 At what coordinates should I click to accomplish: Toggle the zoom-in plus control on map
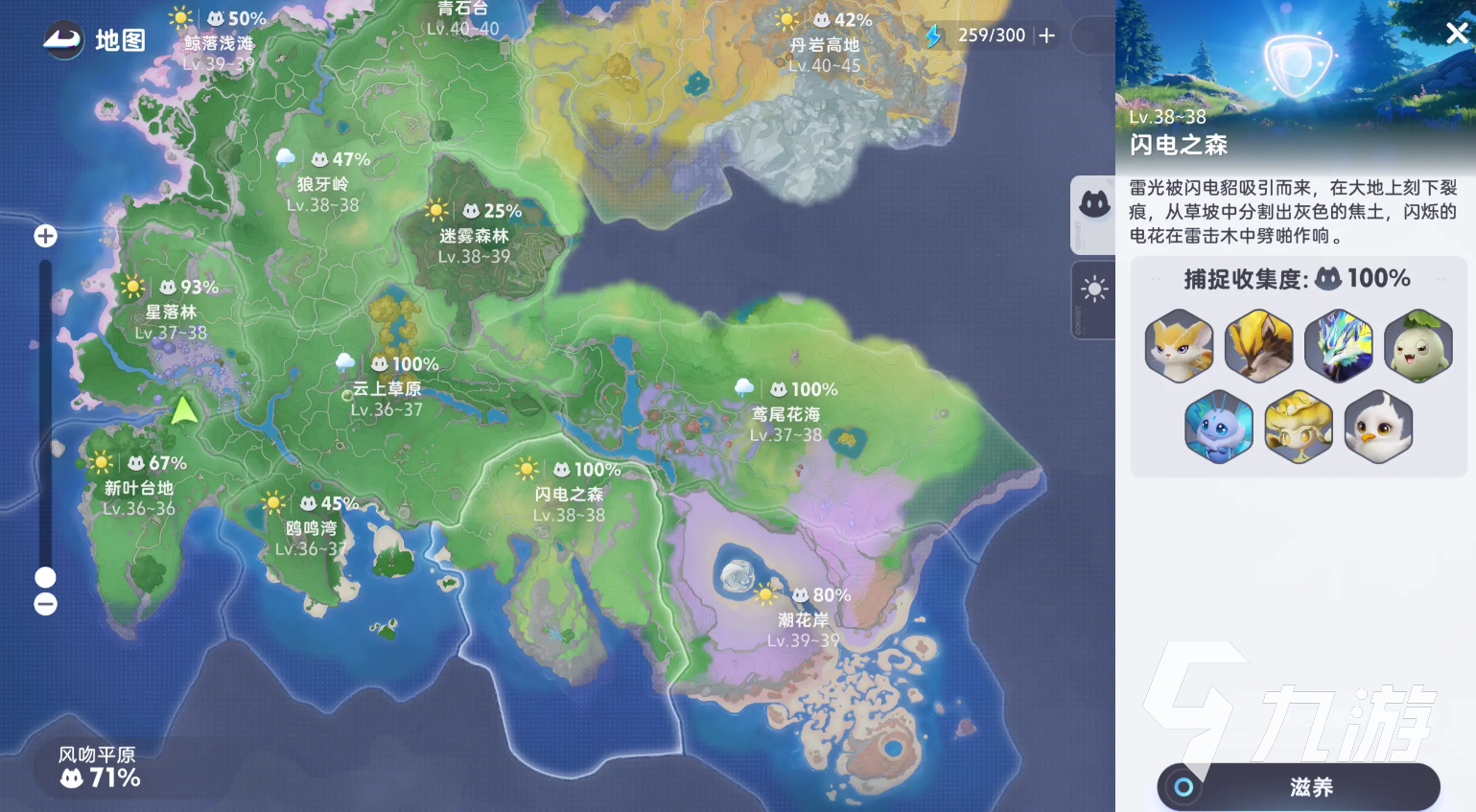coord(45,235)
